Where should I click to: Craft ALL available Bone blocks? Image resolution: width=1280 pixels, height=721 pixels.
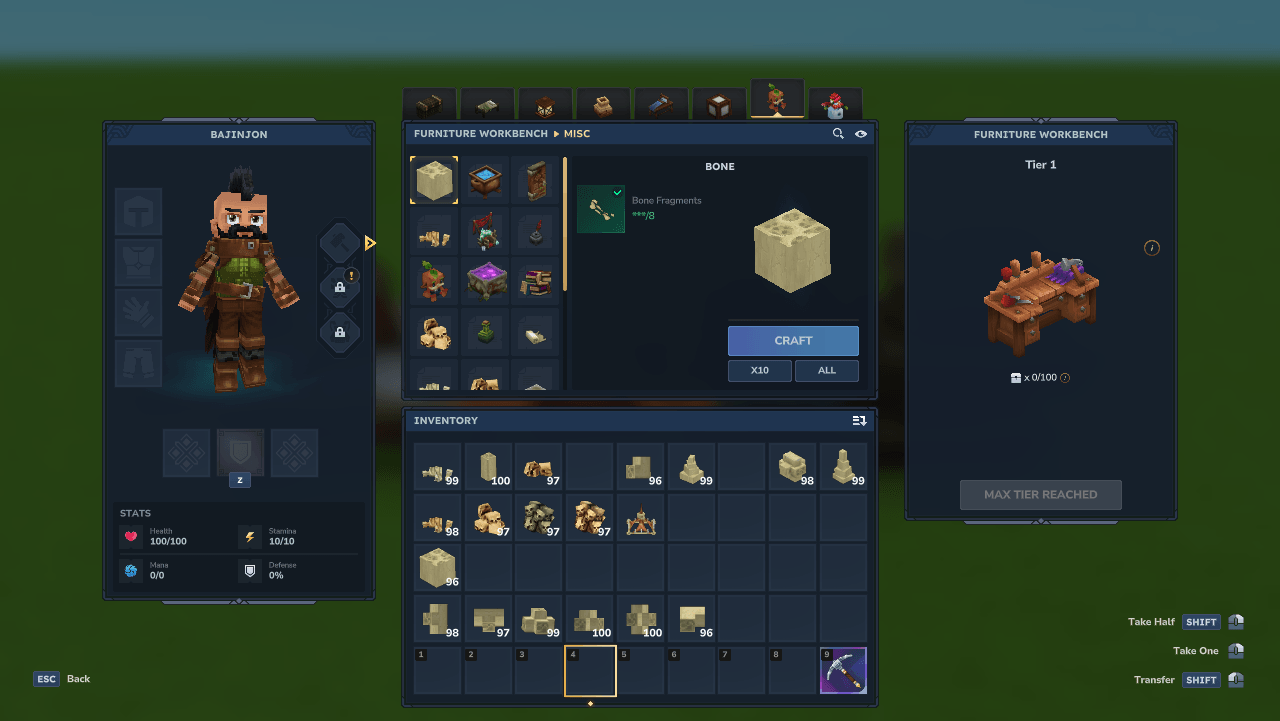(827, 370)
